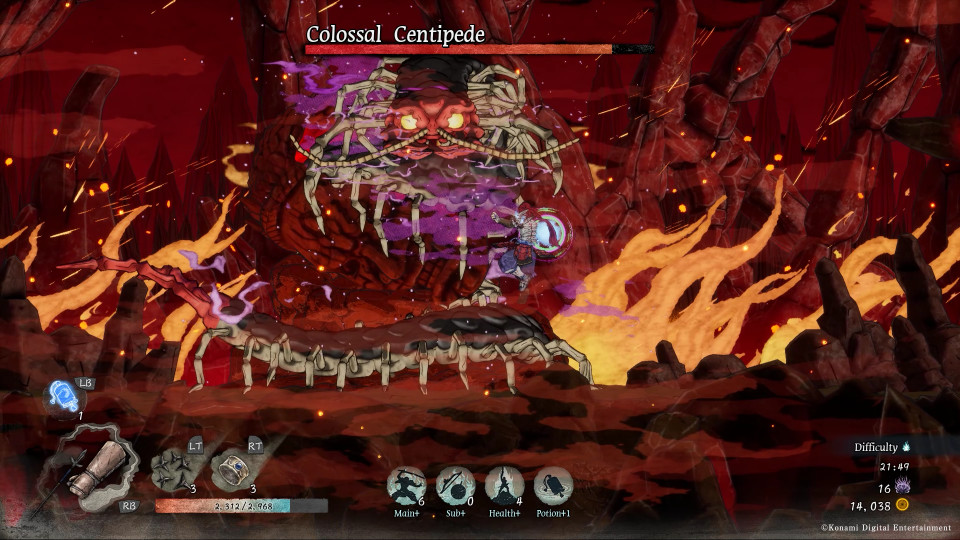
Task: Click the purple demon soul counter icon
Action: [903, 486]
